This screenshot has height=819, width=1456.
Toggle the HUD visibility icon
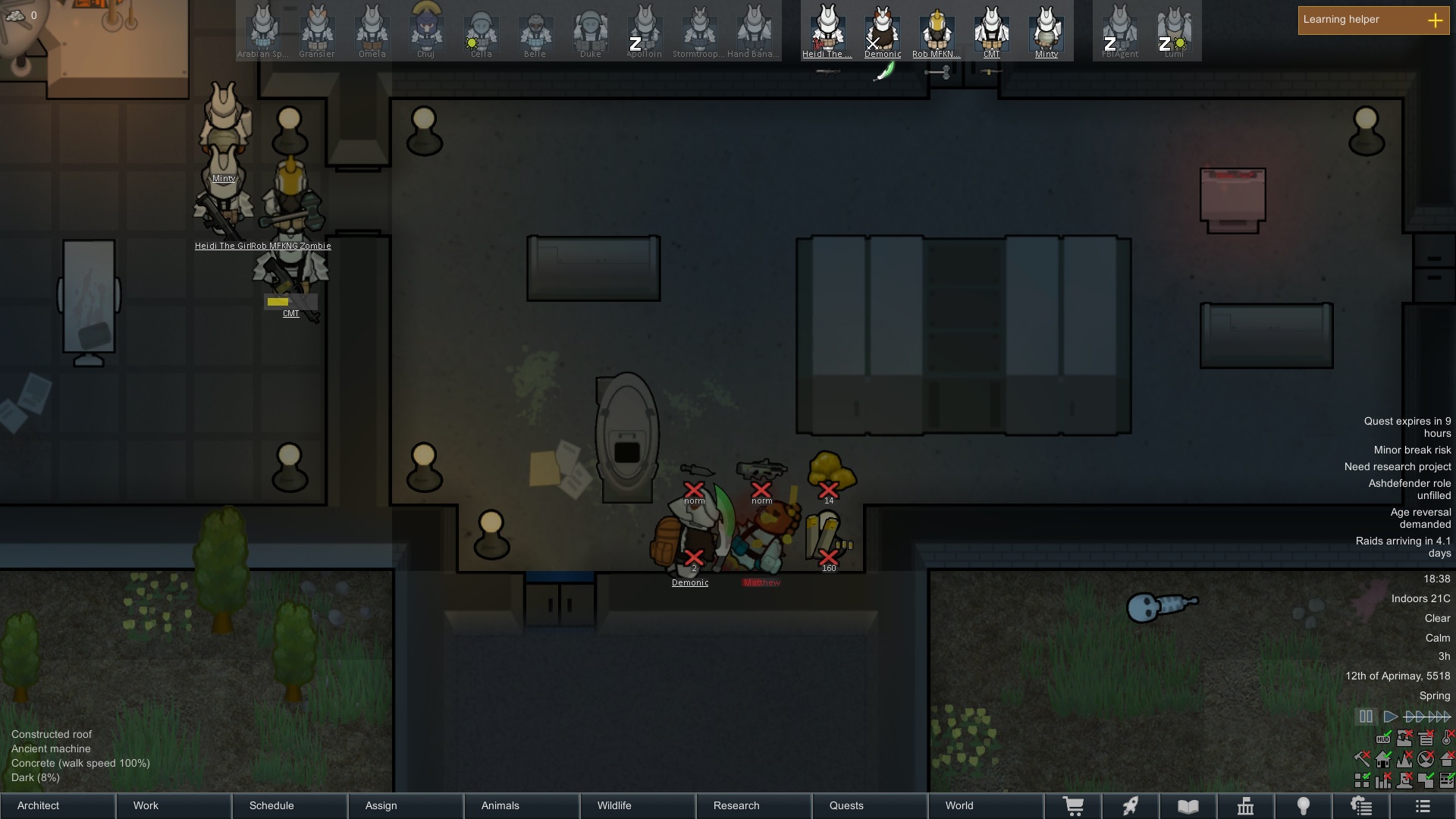click(1383, 739)
